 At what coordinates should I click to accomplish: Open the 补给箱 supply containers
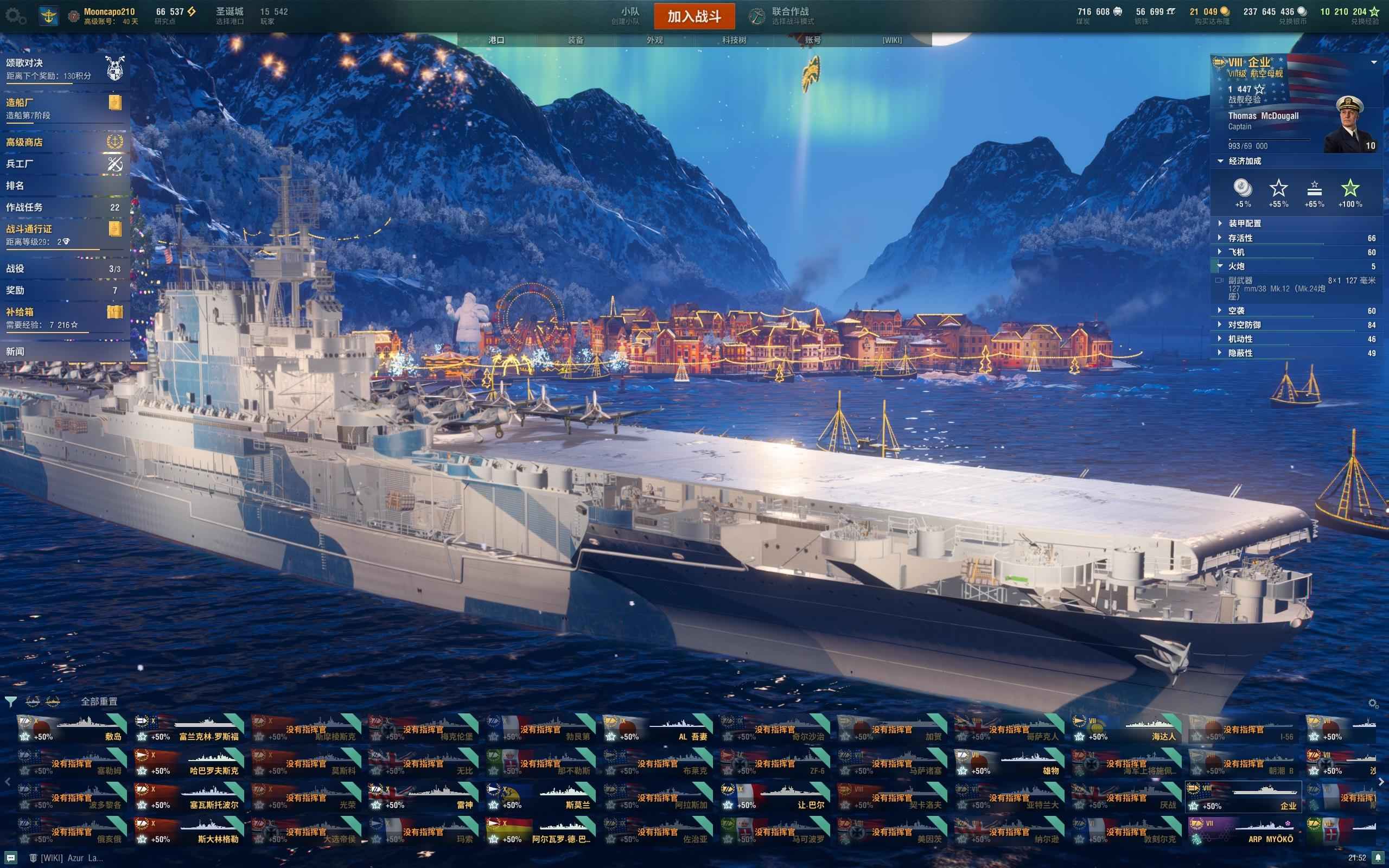[x=63, y=317]
